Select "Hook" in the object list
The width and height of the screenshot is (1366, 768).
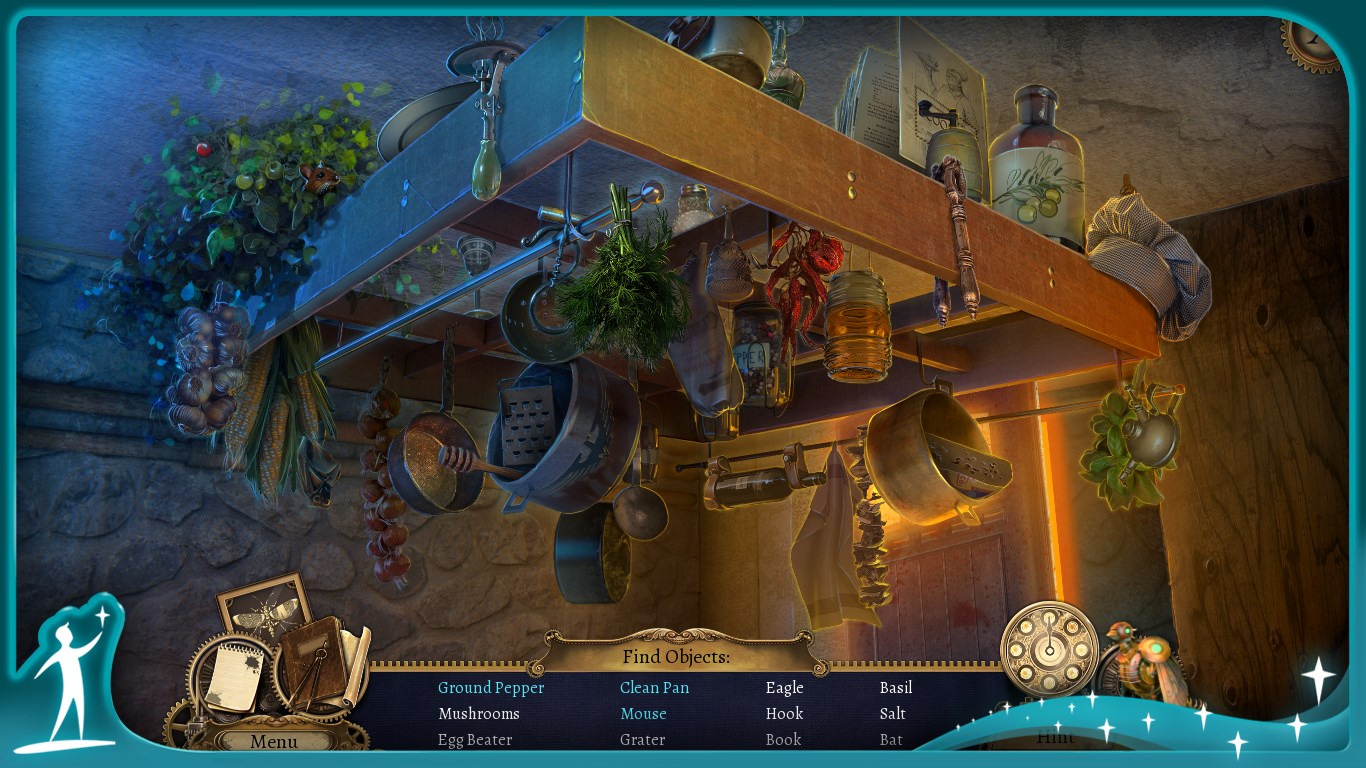(784, 714)
